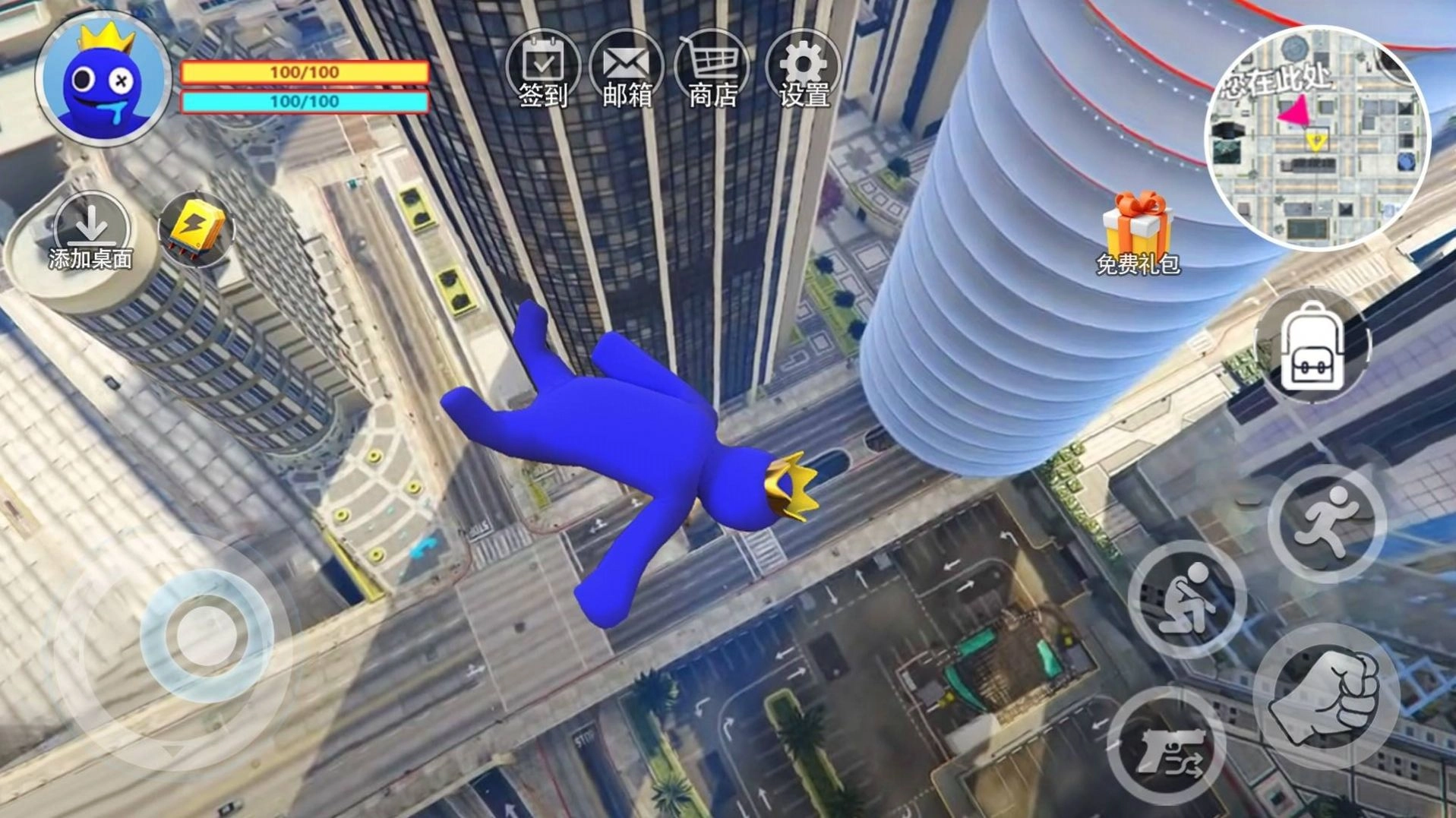Claim the 免费礼包 free gift pack

pyautogui.click(x=1137, y=232)
